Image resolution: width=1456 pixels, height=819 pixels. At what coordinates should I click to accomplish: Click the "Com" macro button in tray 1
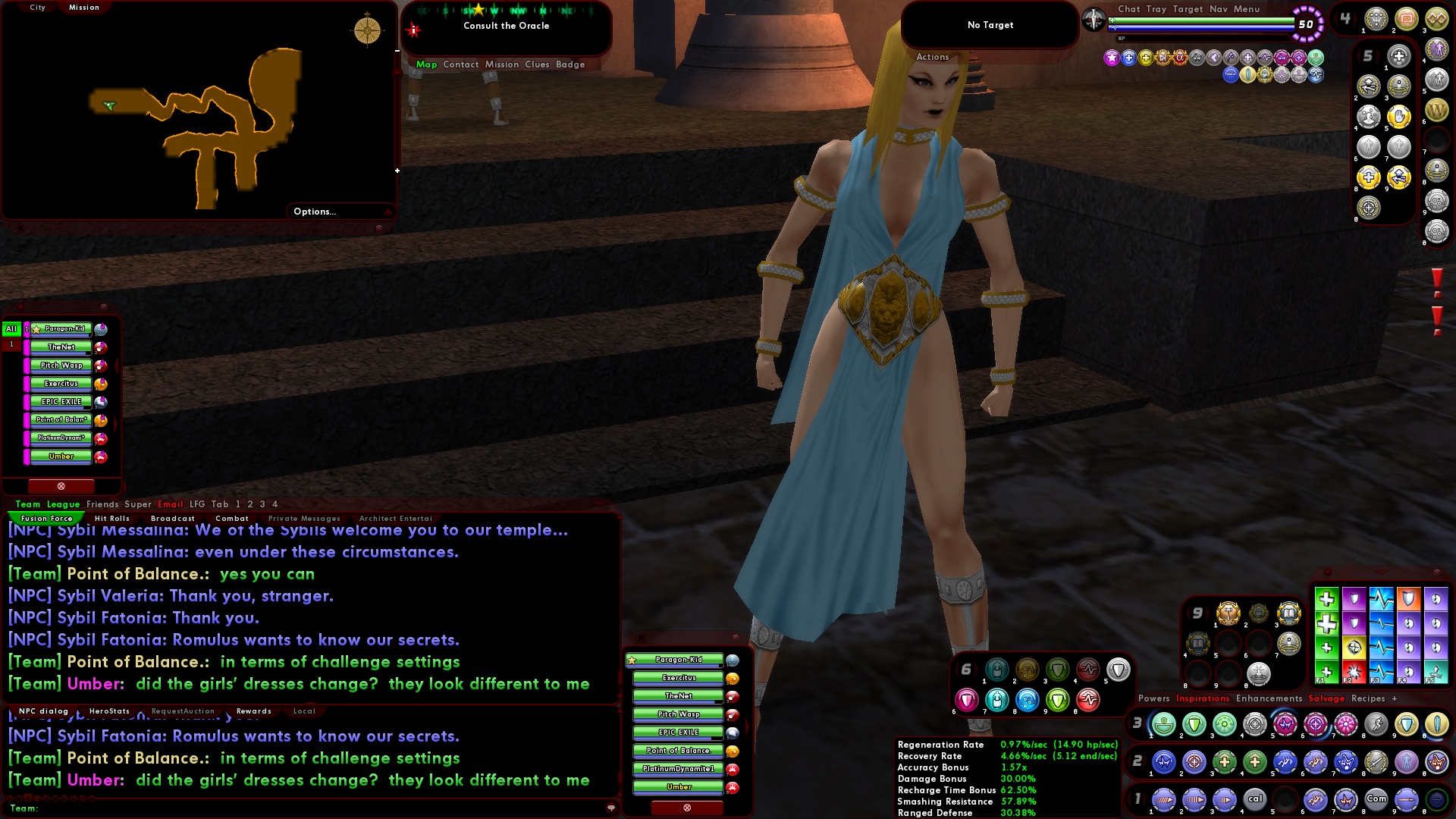pyautogui.click(x=1376, y=798)
